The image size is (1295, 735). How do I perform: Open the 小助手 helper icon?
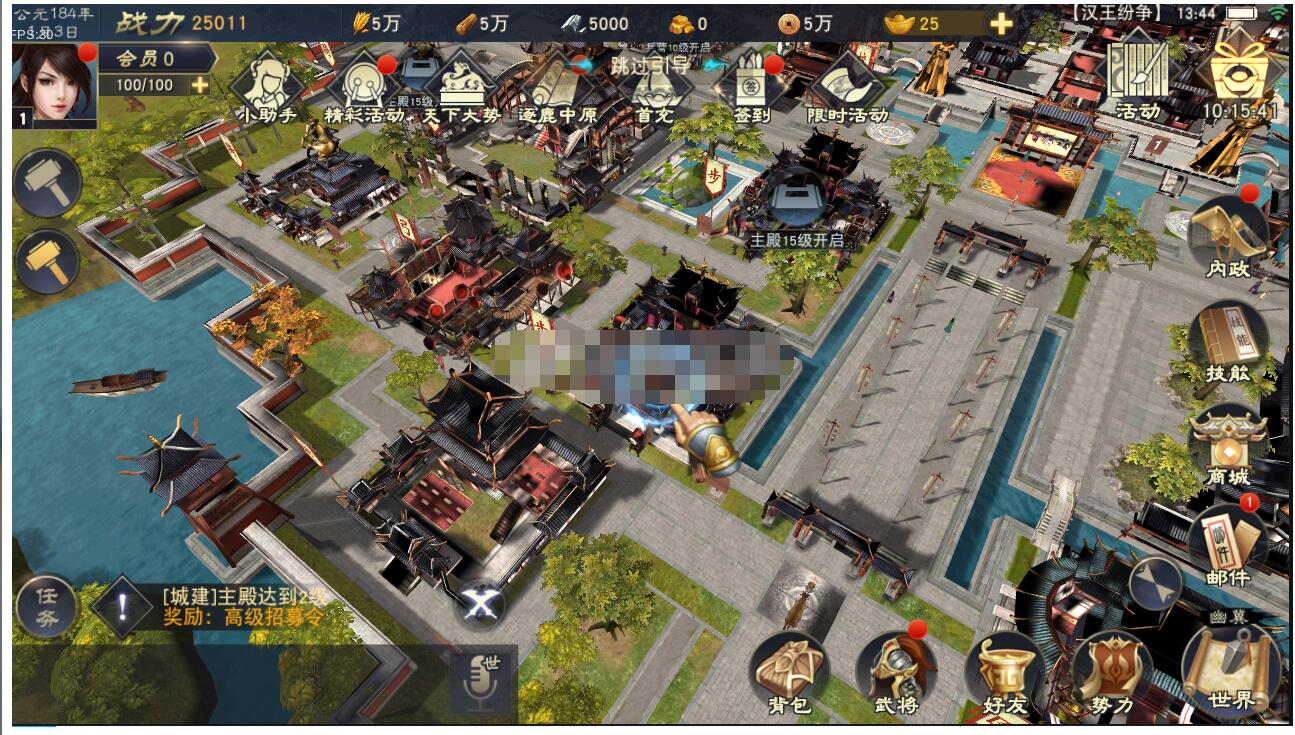(x=265, y=85)
